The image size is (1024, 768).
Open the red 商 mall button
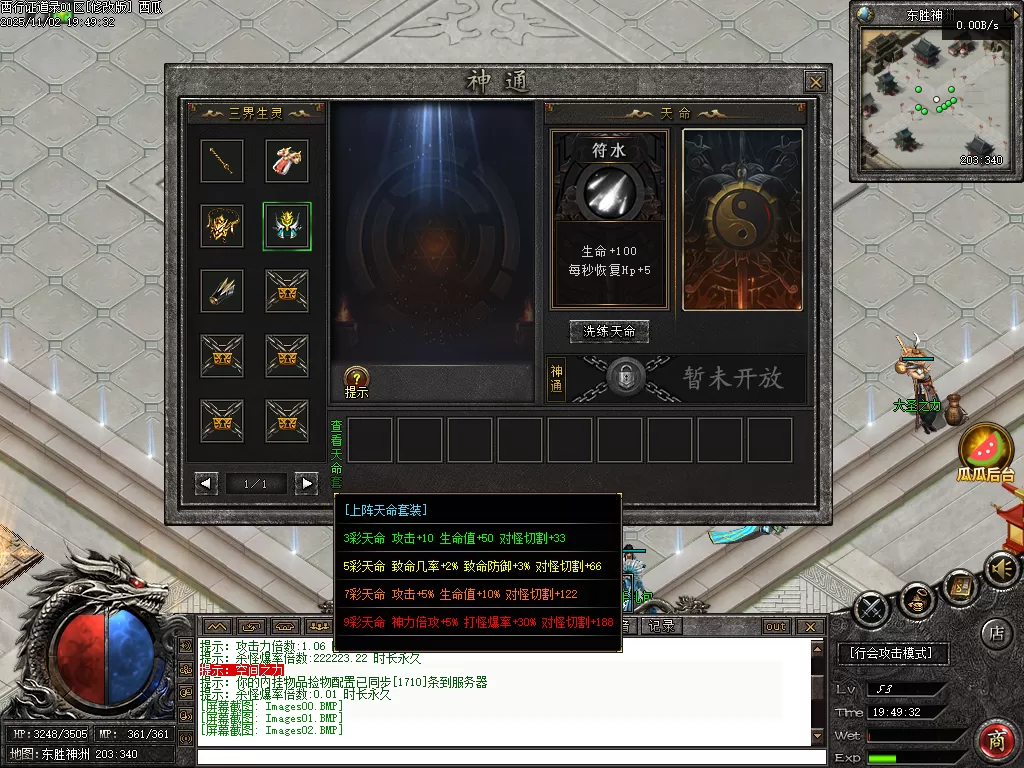(x=996, y=740)
